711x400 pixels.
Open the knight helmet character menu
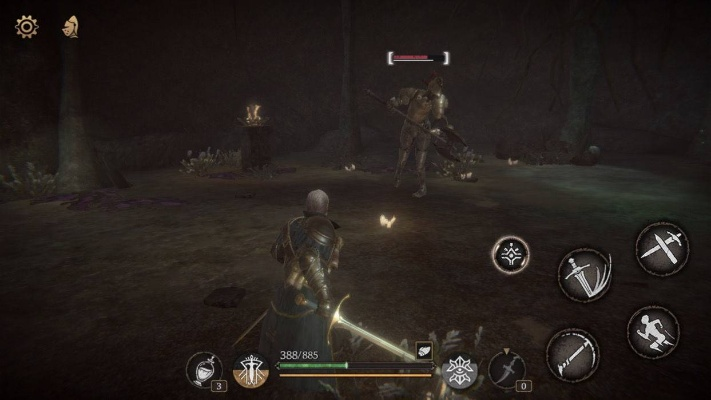[70, 27]
